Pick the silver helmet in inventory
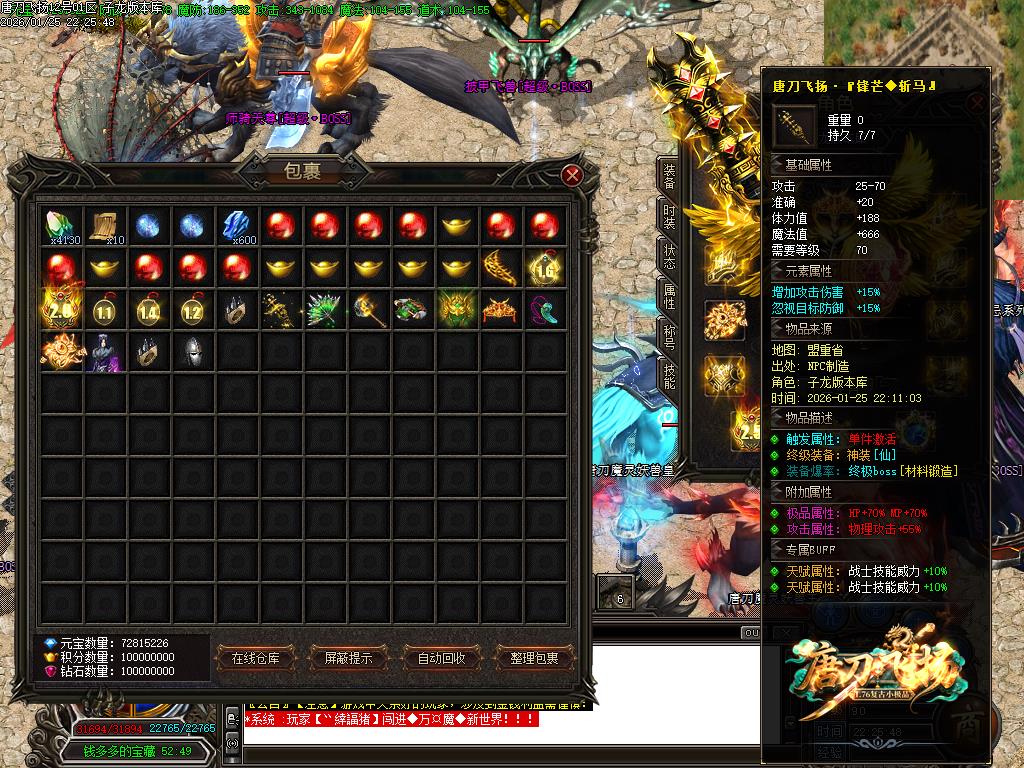Viewport: 1024px width, 768px height. pyautogui.click(x=193, y=352)
